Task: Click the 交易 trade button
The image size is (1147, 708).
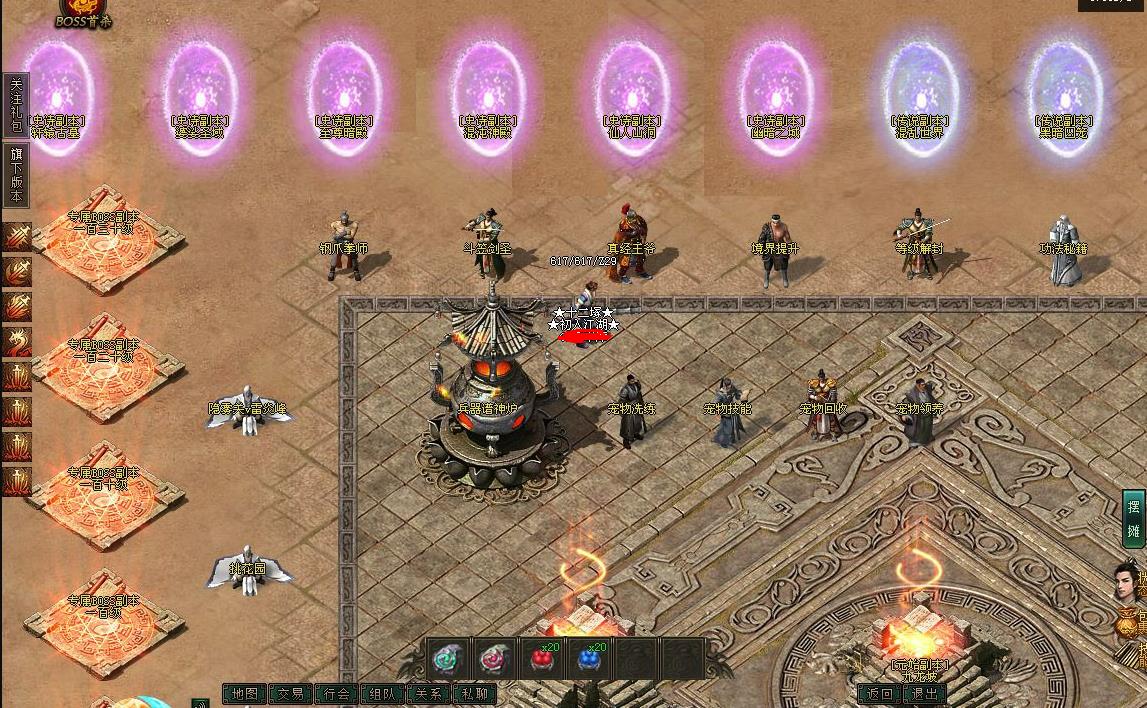Action: [x=290, y=694]
